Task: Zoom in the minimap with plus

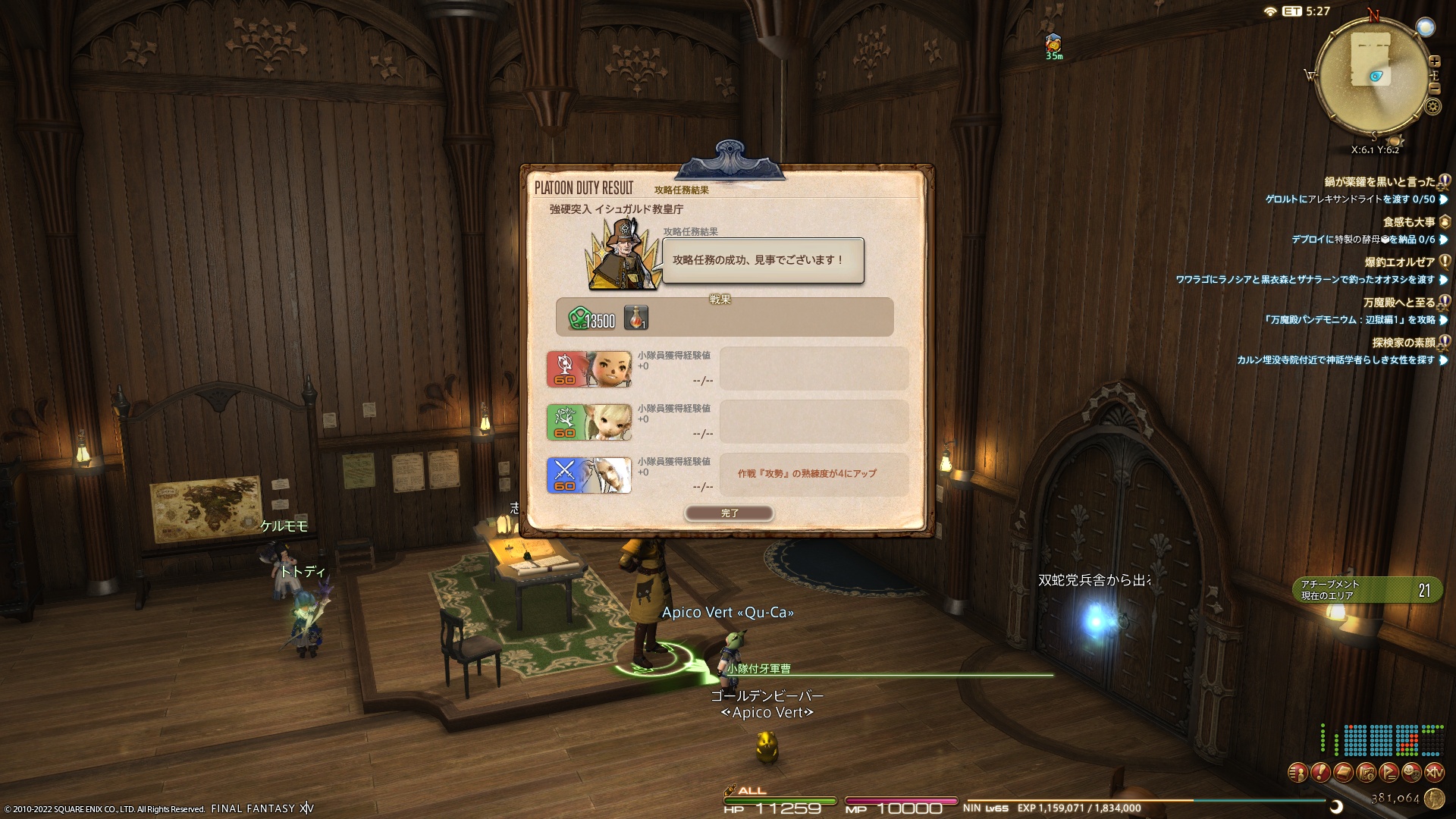Action: tap(1434, 61)
